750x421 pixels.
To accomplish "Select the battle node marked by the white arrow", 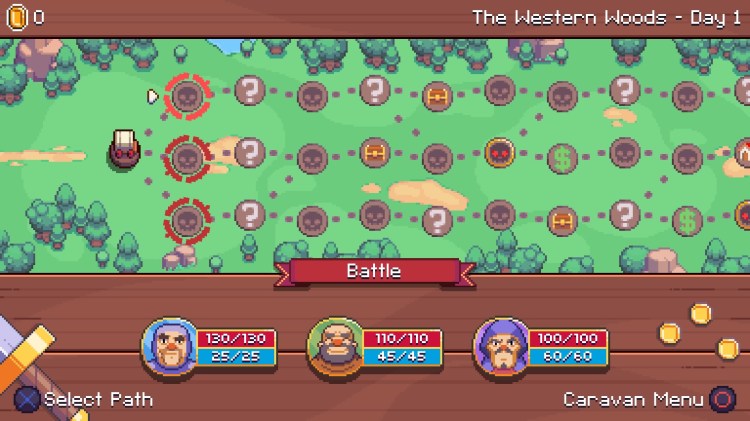I will pos(186,96).
